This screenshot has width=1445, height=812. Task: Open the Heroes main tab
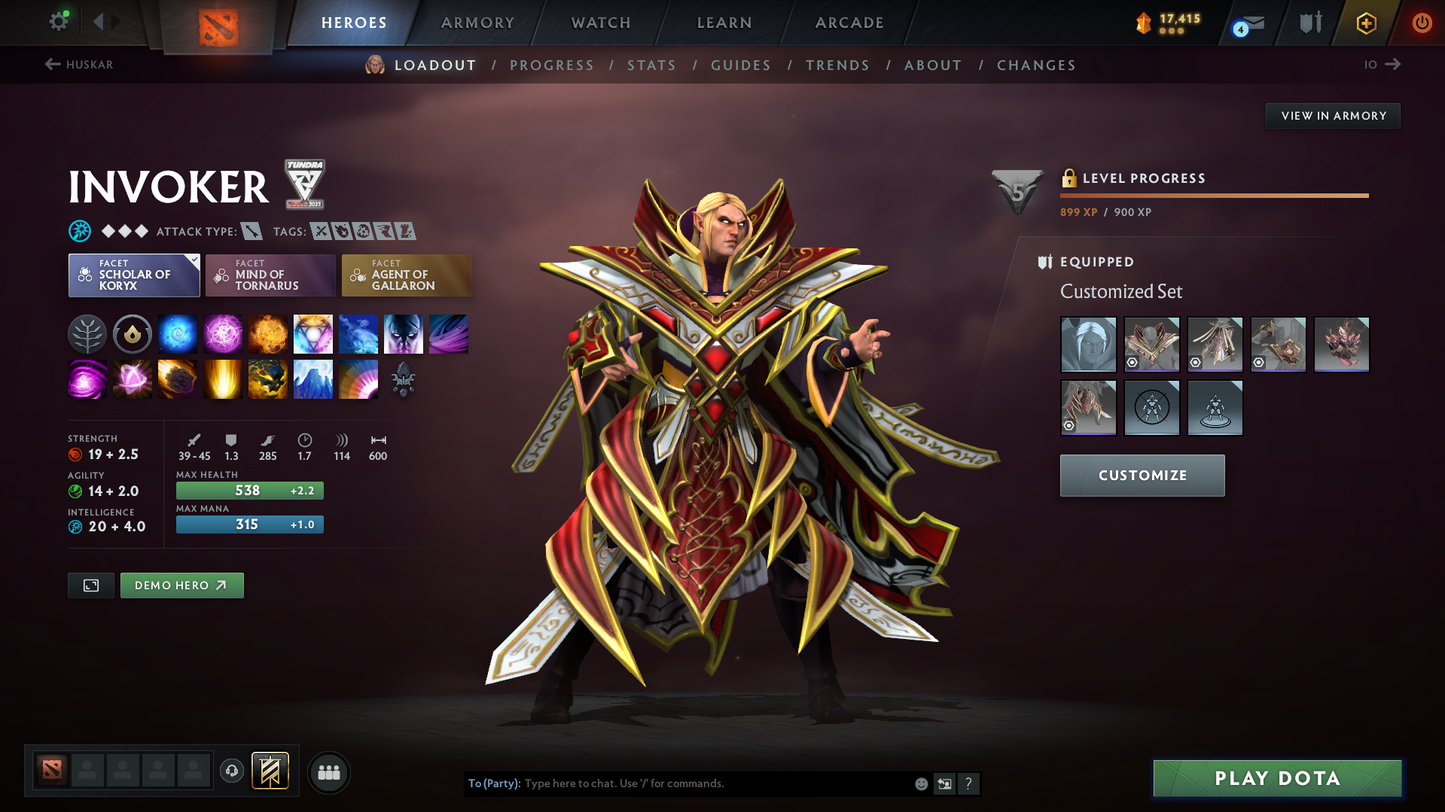(x=354, y=23)
